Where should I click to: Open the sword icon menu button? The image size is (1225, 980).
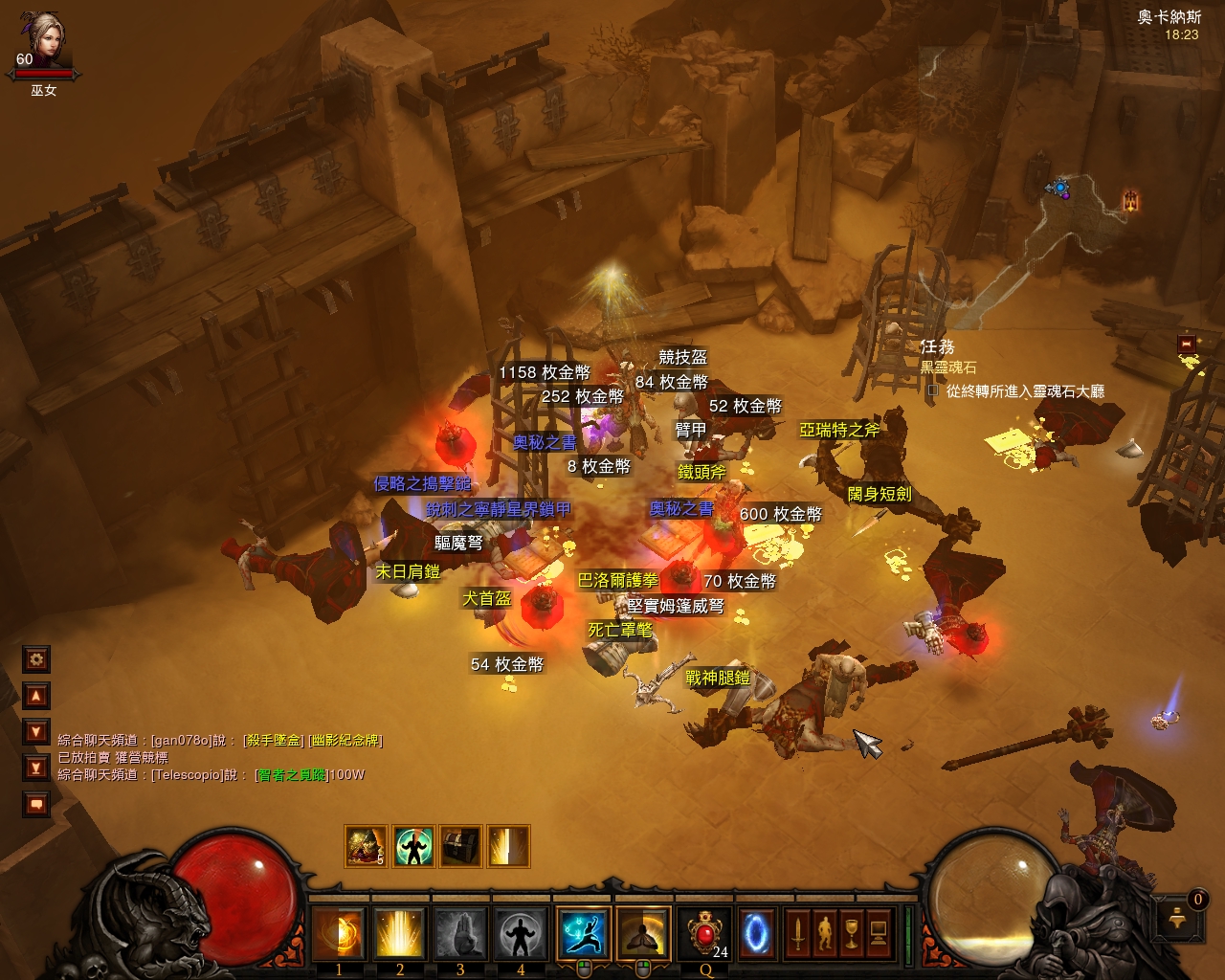(797, 932)
